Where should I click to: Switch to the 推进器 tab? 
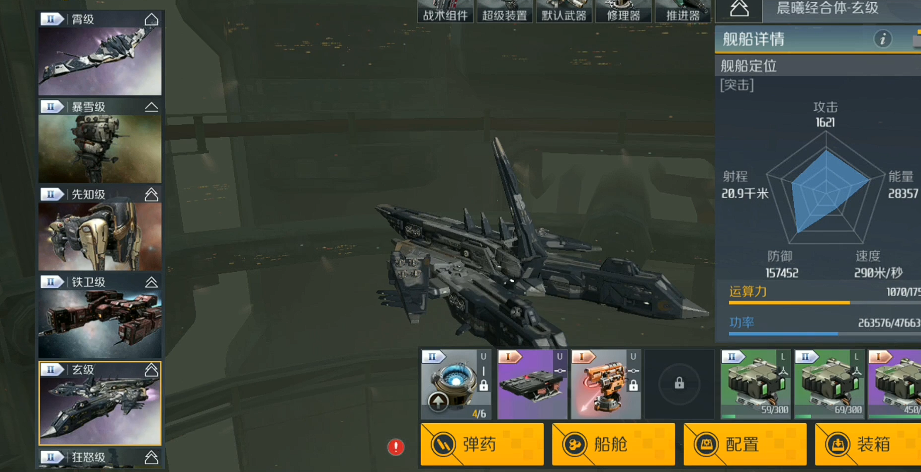click(682, 12)
